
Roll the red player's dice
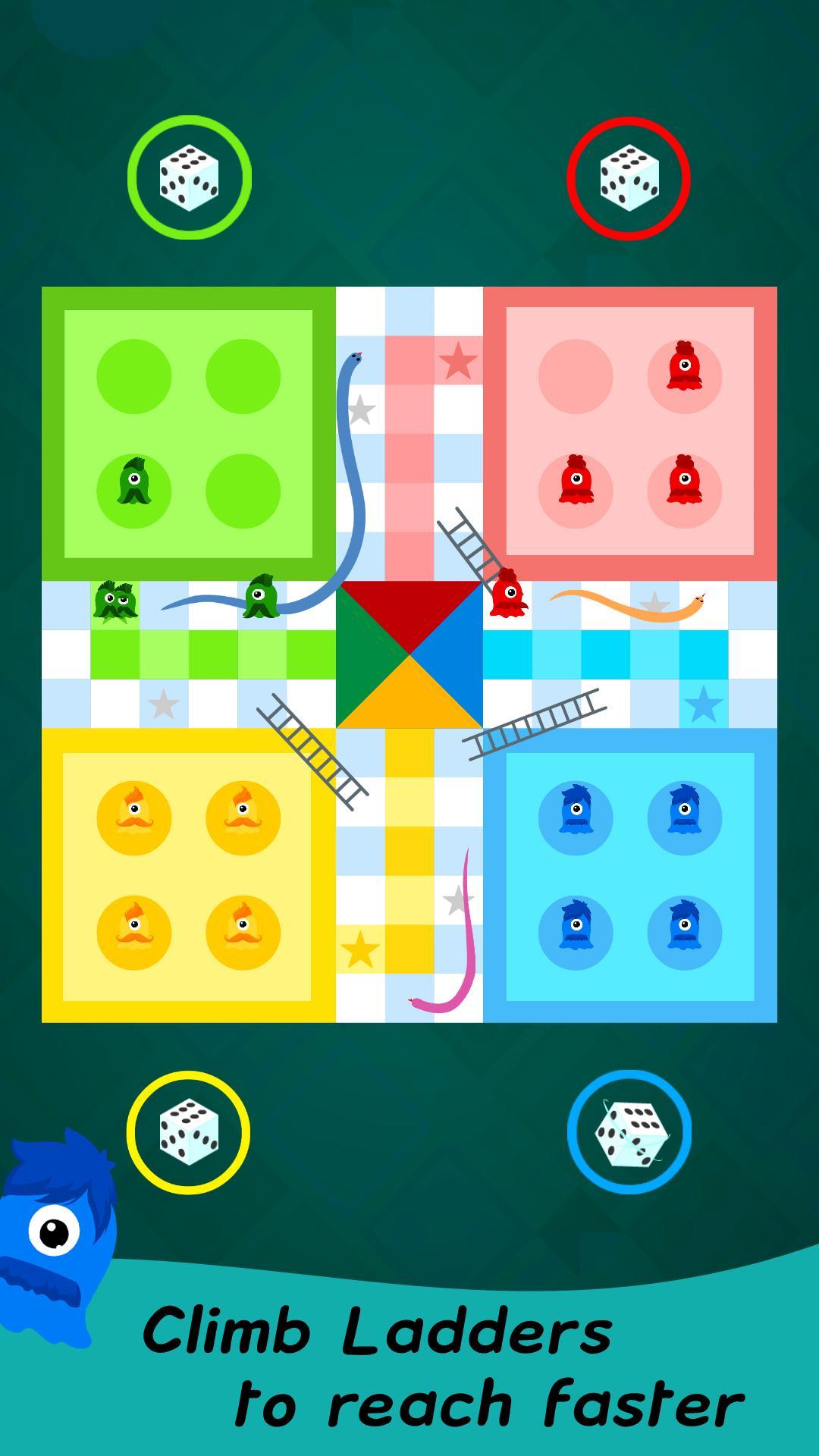click(629, 178)
